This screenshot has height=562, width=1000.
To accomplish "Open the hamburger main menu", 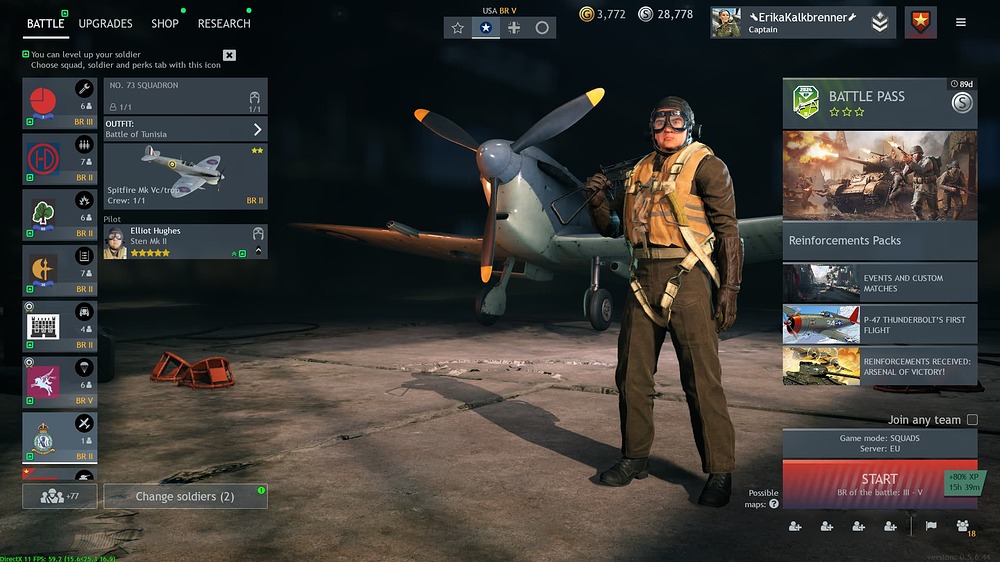I will pos(961,22).
